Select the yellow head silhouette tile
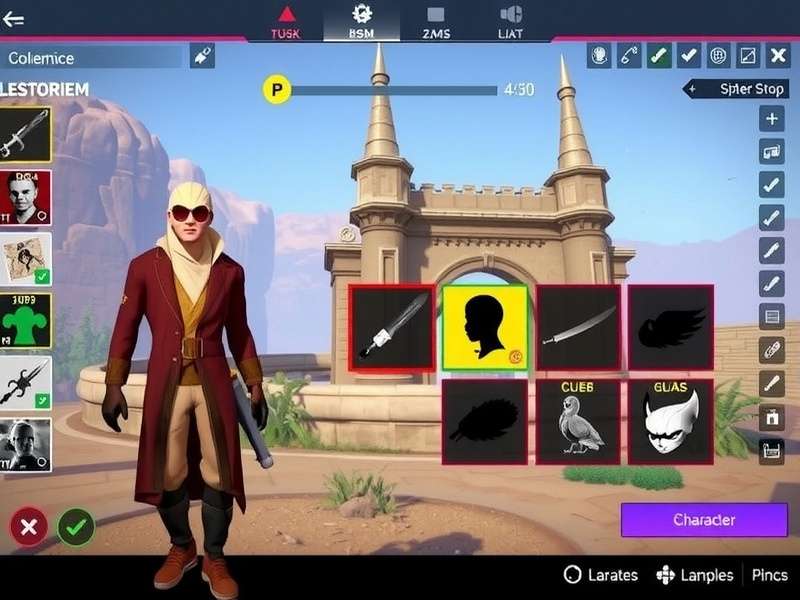The image size is (800, 600). tap(485, 327)
